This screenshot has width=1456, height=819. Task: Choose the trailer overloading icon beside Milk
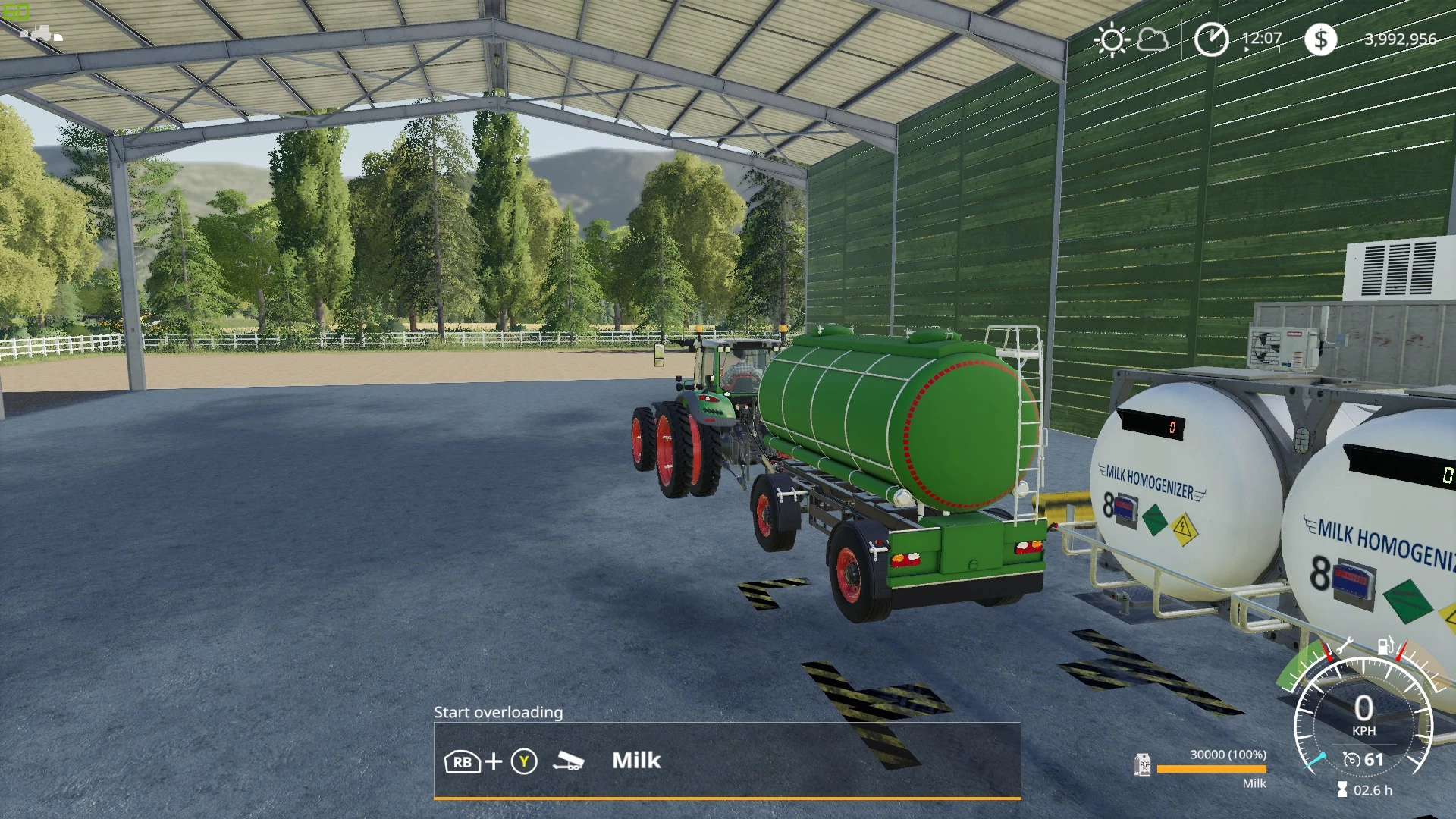(568, 761)
